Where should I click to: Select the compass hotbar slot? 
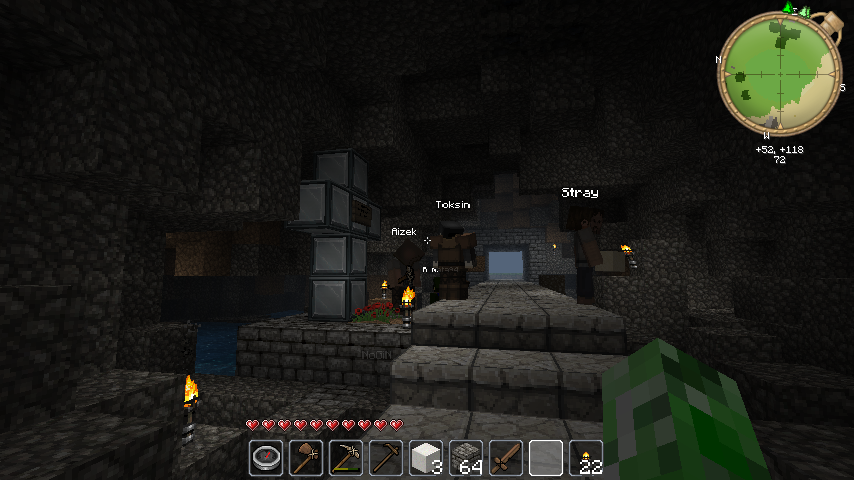[x=266, y=458]
